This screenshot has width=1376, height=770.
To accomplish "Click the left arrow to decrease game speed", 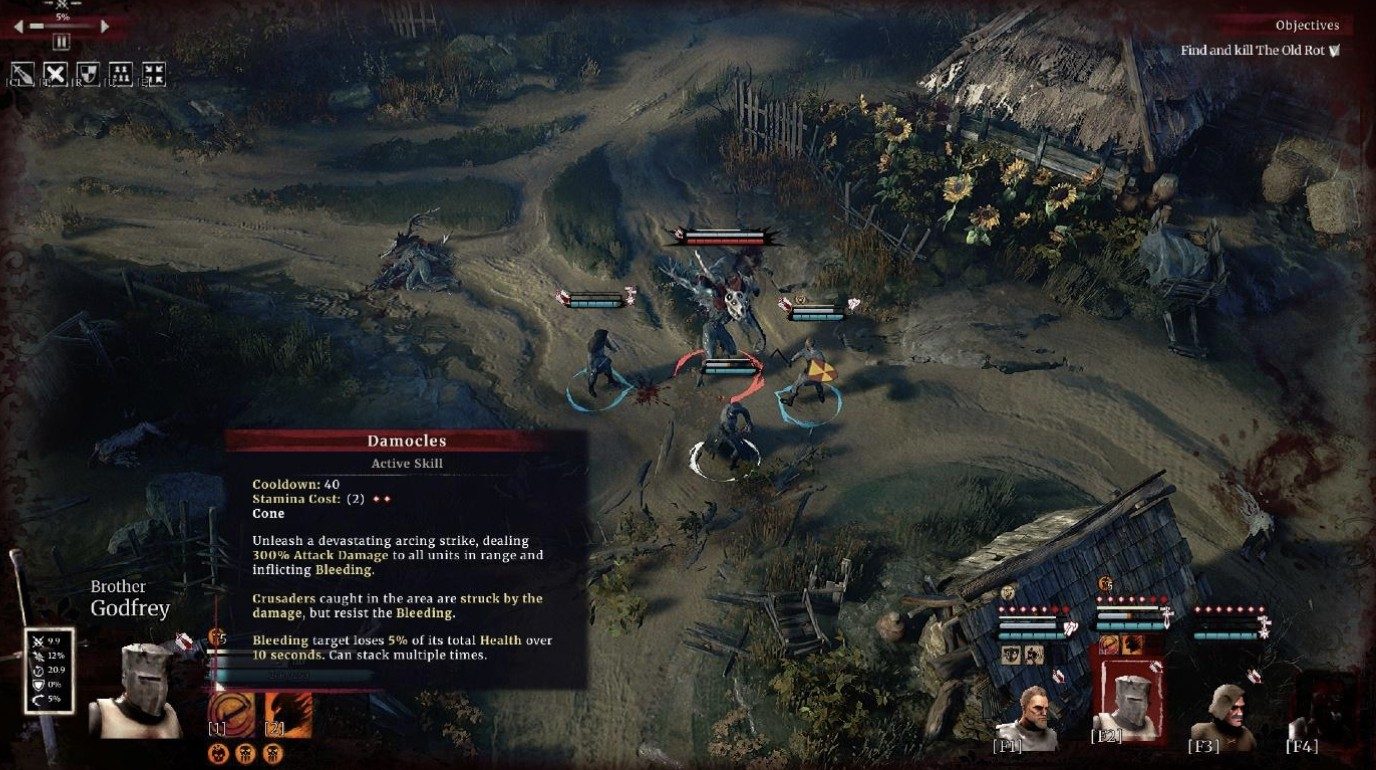I will pos(19,27).
